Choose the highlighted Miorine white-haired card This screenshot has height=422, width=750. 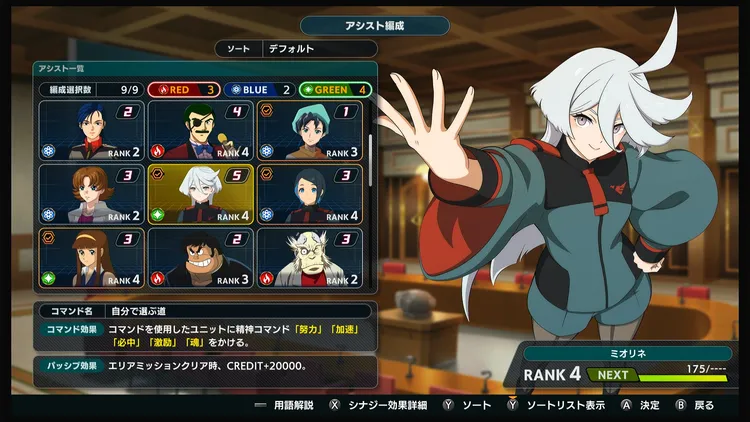200,194
